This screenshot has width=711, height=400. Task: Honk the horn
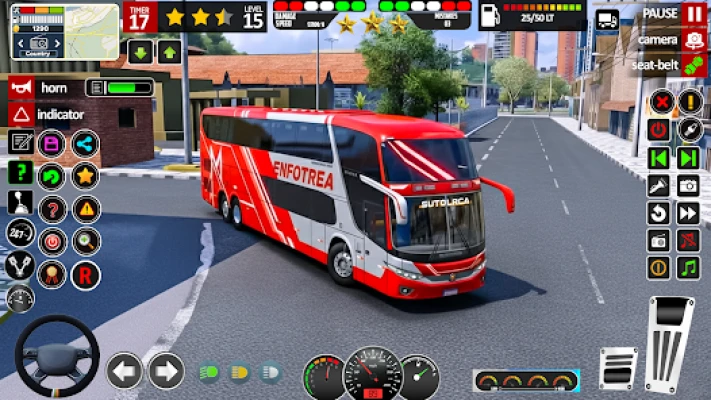[21, 88]
